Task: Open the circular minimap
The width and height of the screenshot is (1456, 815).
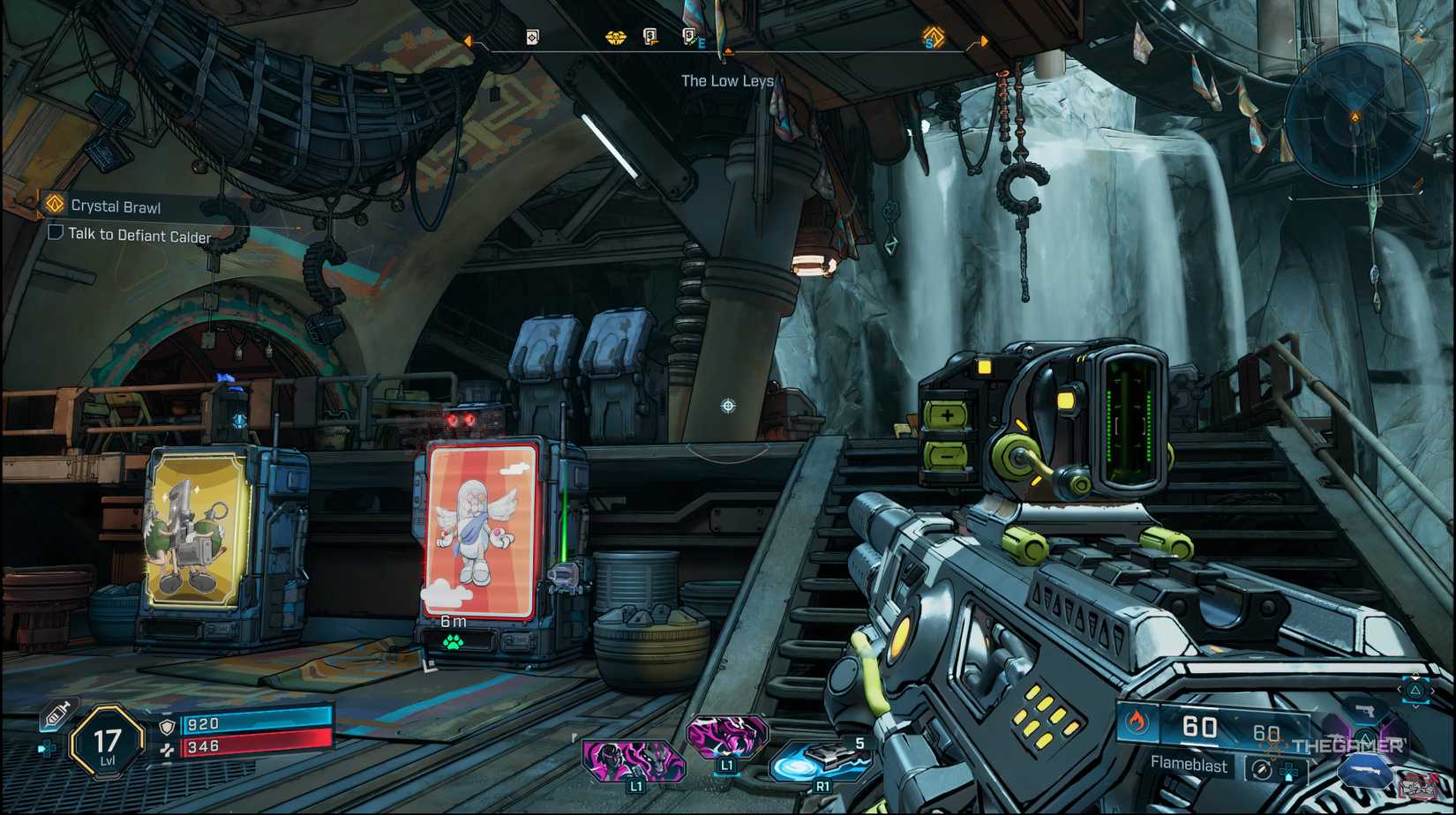Action: [x=1355, y=116]
